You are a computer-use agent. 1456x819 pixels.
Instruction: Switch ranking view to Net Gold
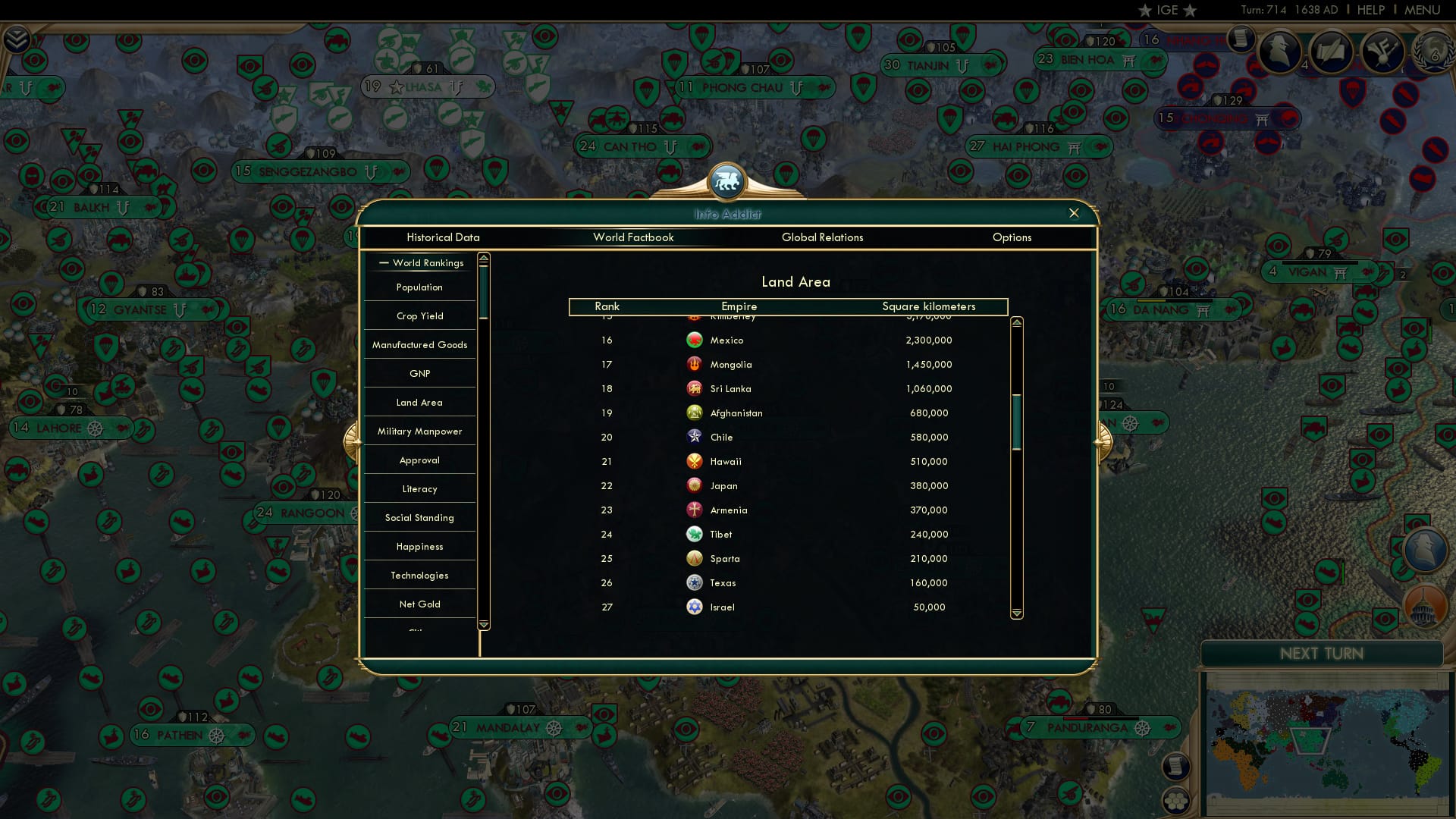pos(419,604)
